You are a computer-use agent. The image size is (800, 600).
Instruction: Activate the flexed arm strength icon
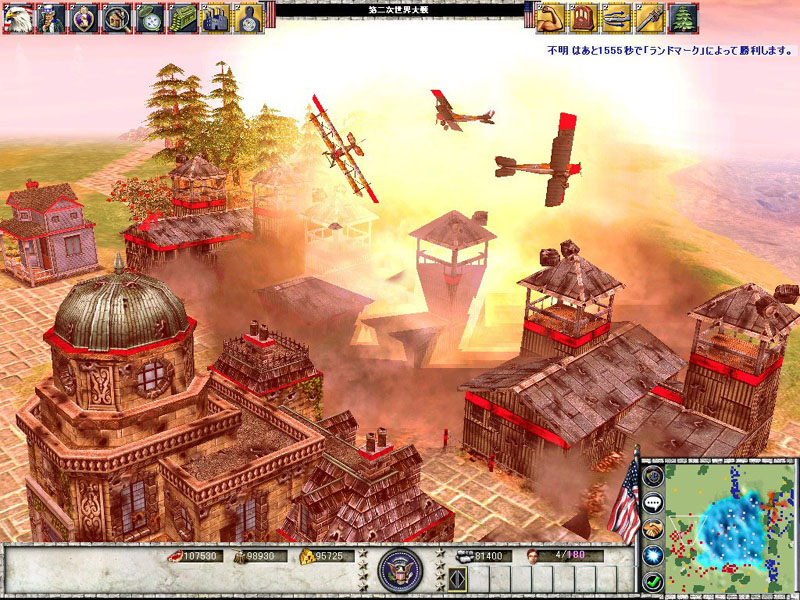551,16
